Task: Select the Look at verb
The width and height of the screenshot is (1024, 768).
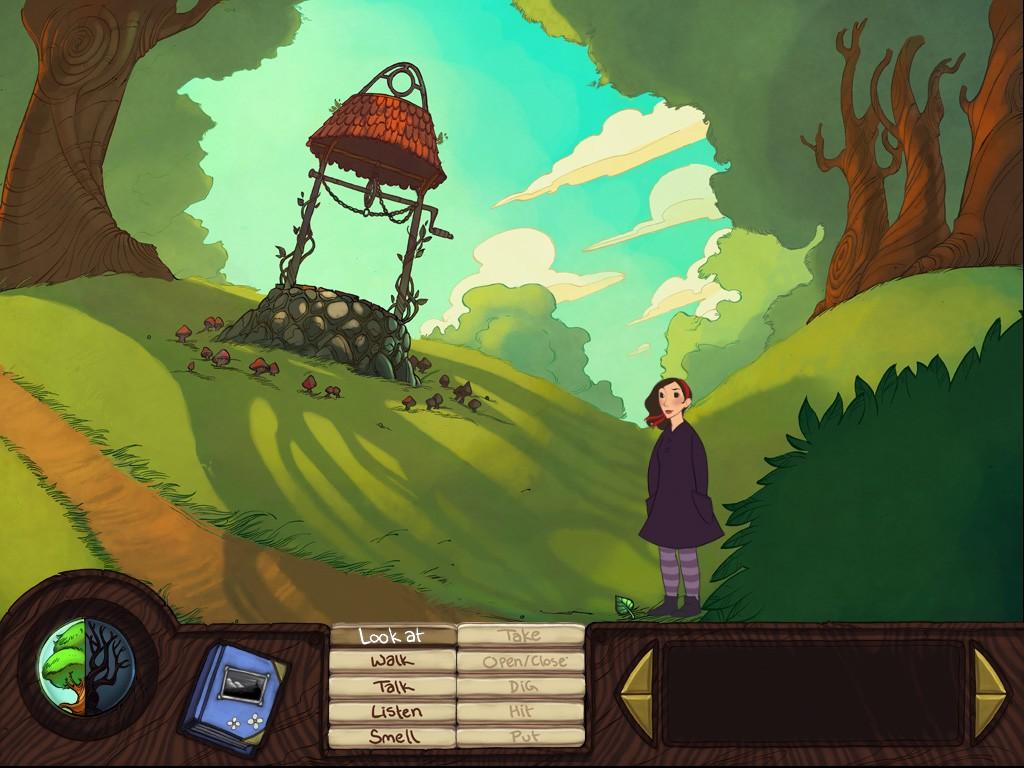Action: 392,635
